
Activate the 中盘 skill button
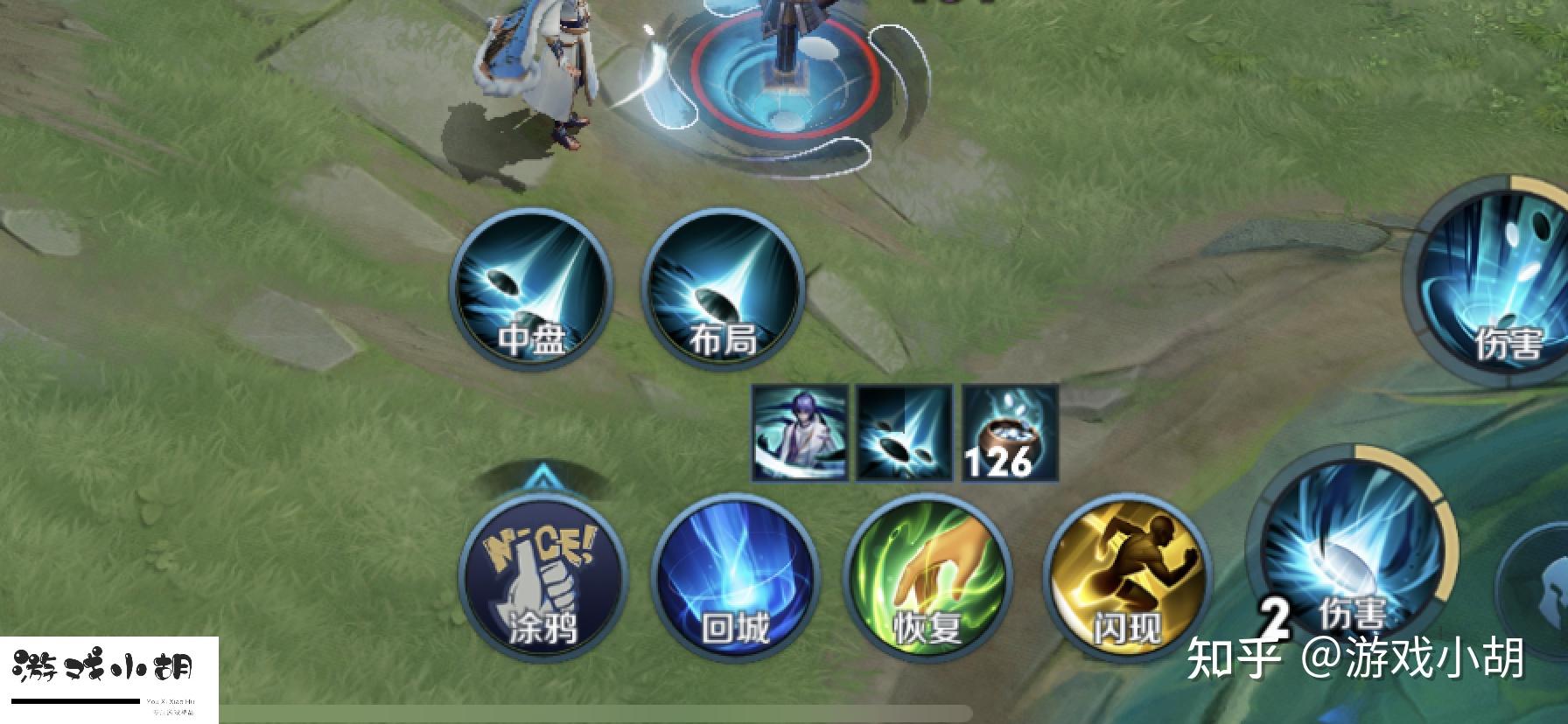(530, 289)
